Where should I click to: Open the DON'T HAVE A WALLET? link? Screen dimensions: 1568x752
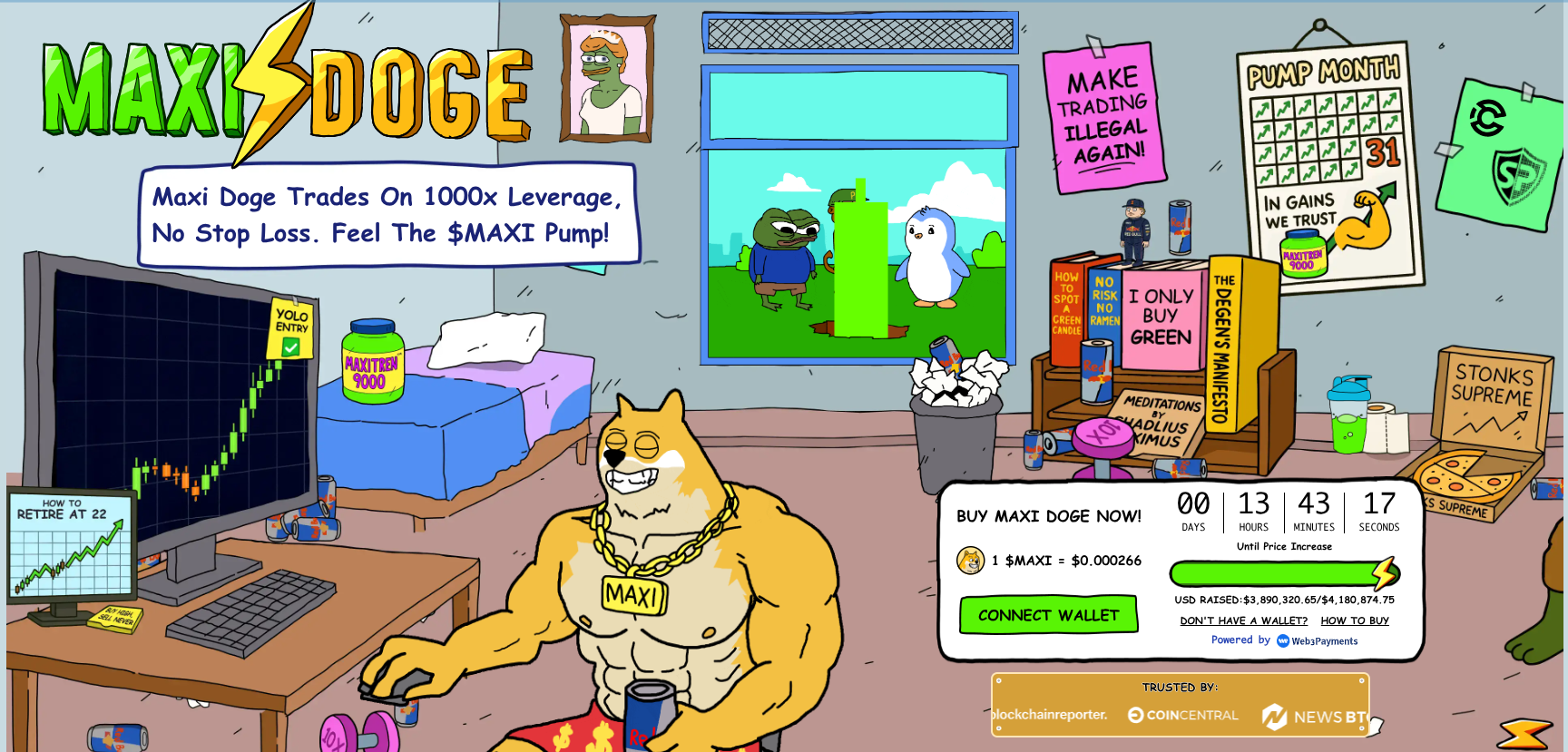click(x=1243, y=621)
